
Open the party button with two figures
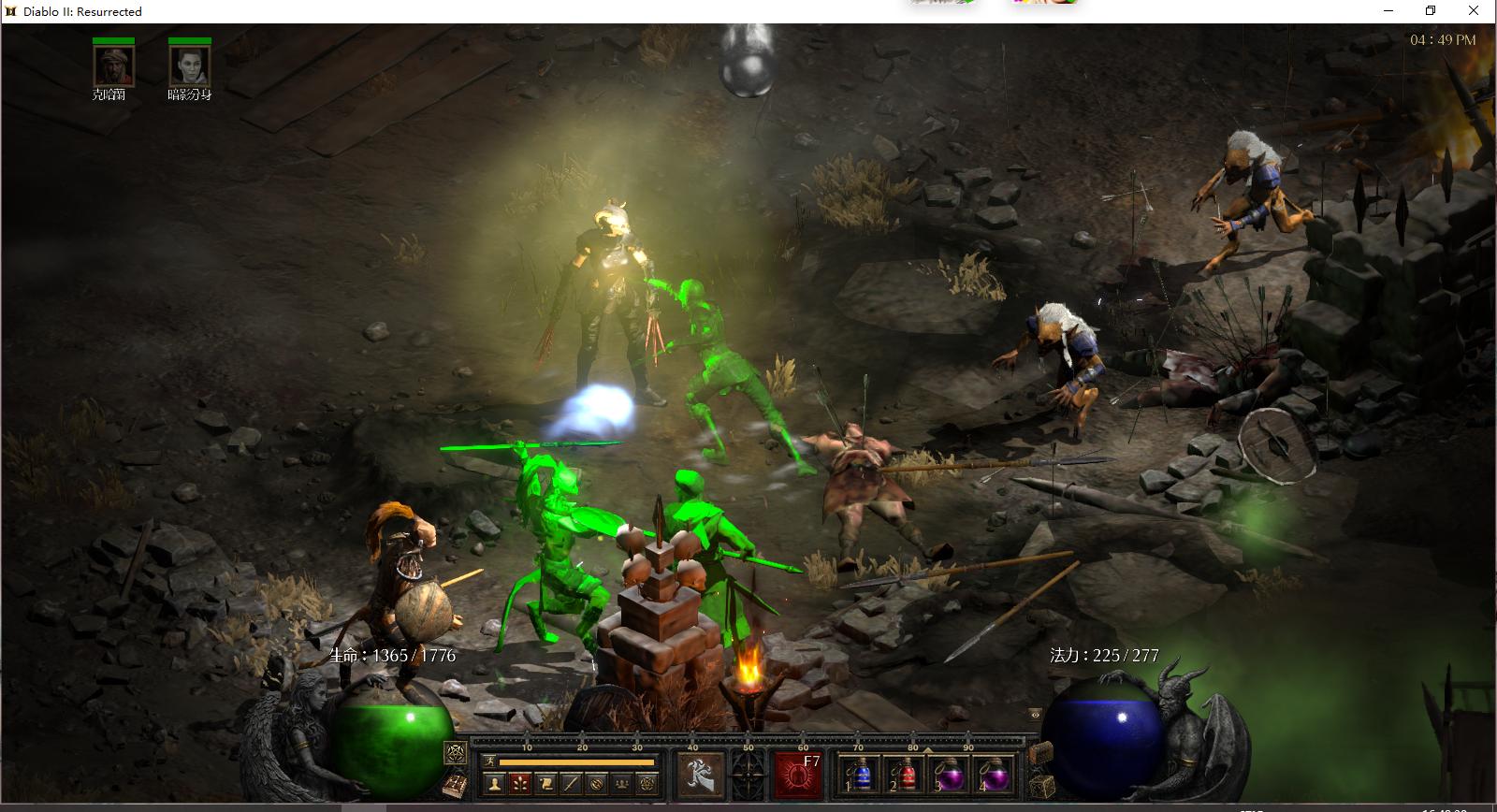pos(621,785)
